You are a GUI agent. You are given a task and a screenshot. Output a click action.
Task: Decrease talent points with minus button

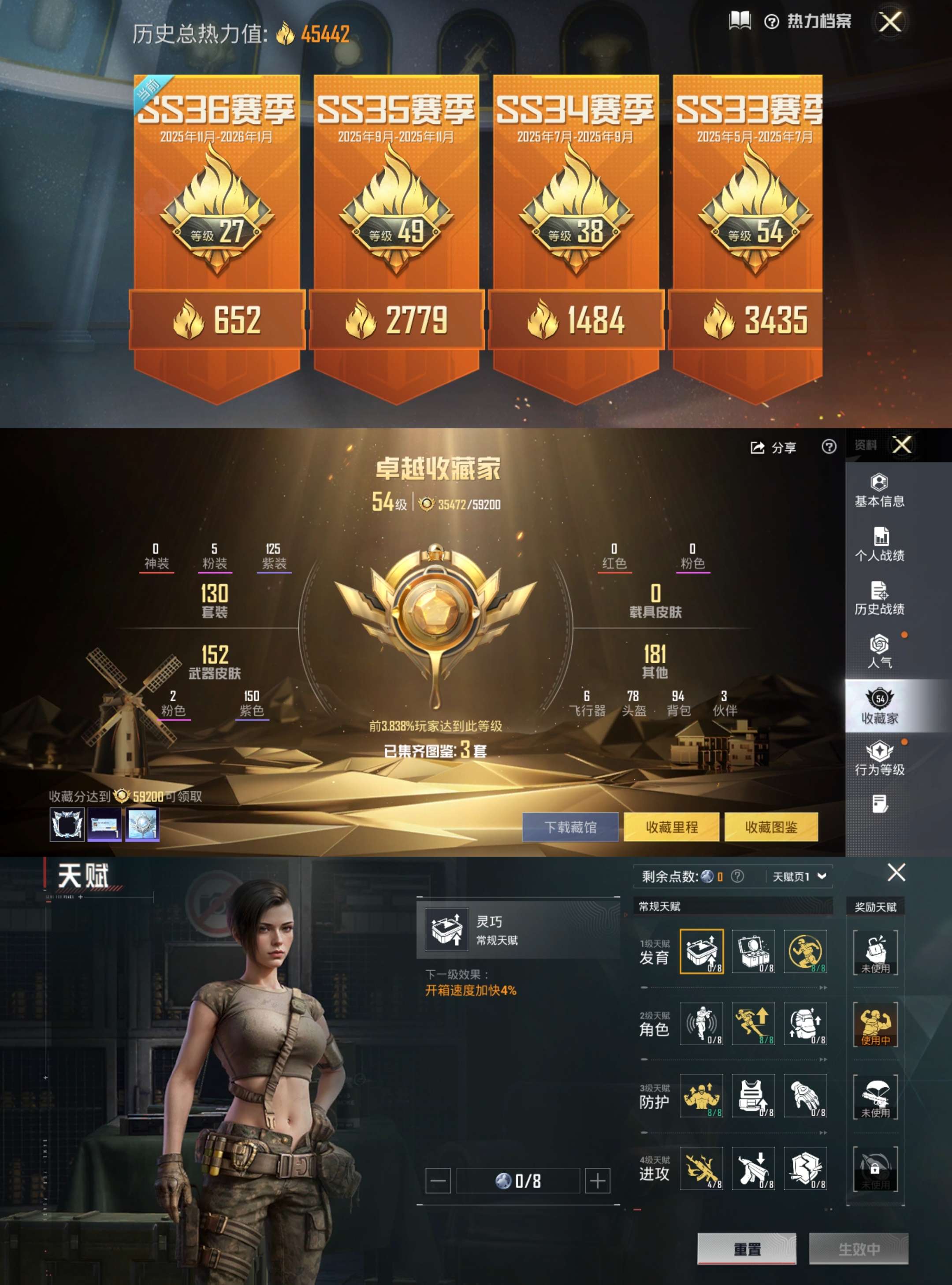(x=437, y=1181)
